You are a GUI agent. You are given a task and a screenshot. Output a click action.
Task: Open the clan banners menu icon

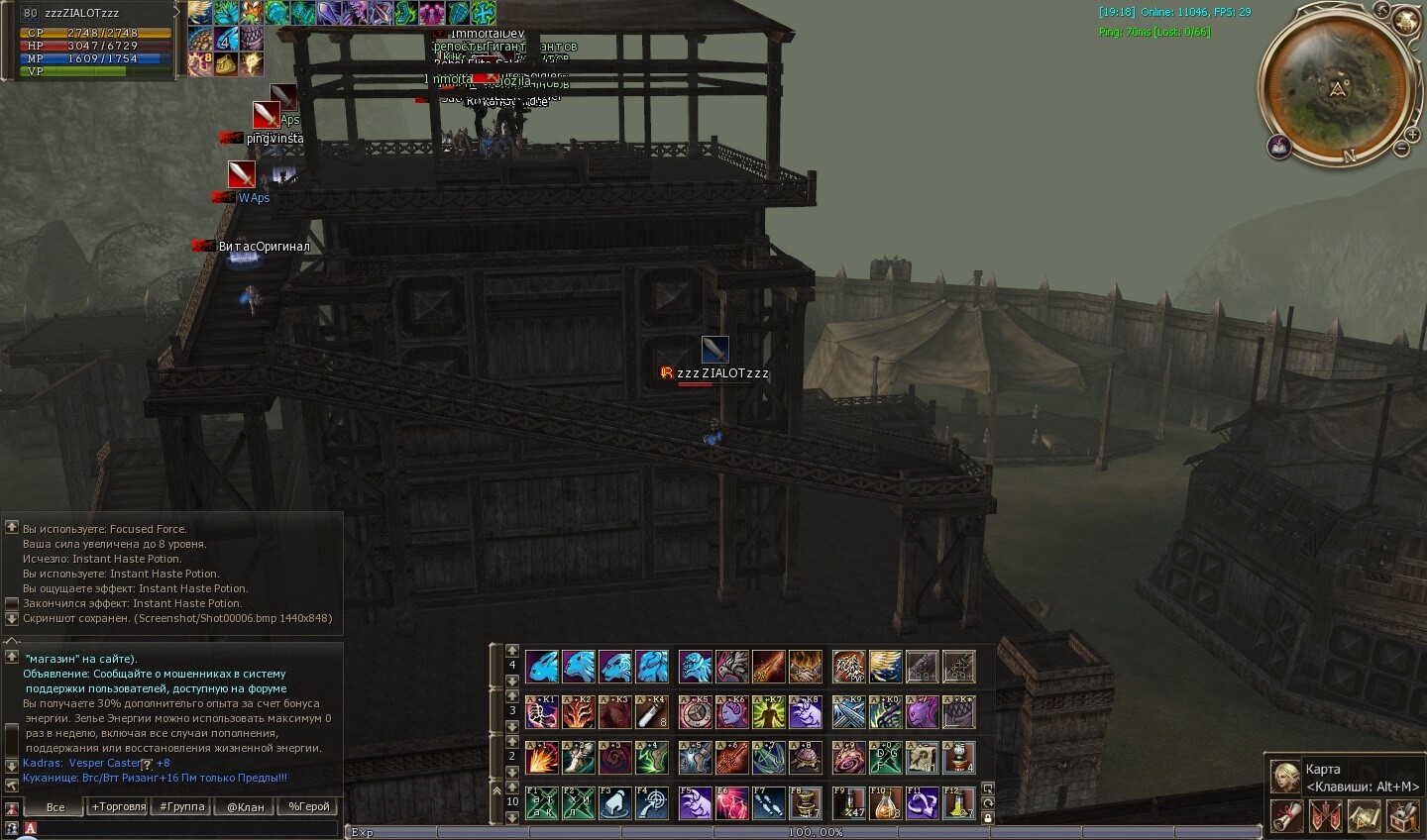click(1325, 816)
